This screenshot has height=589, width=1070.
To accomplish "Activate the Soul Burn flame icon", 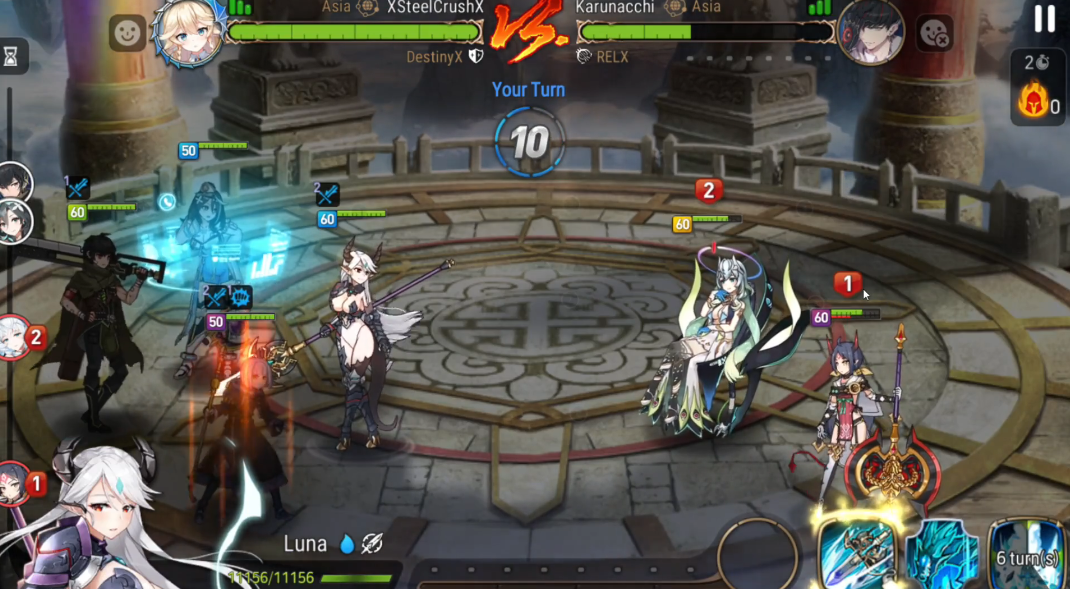I will (x=1033, y=101).
